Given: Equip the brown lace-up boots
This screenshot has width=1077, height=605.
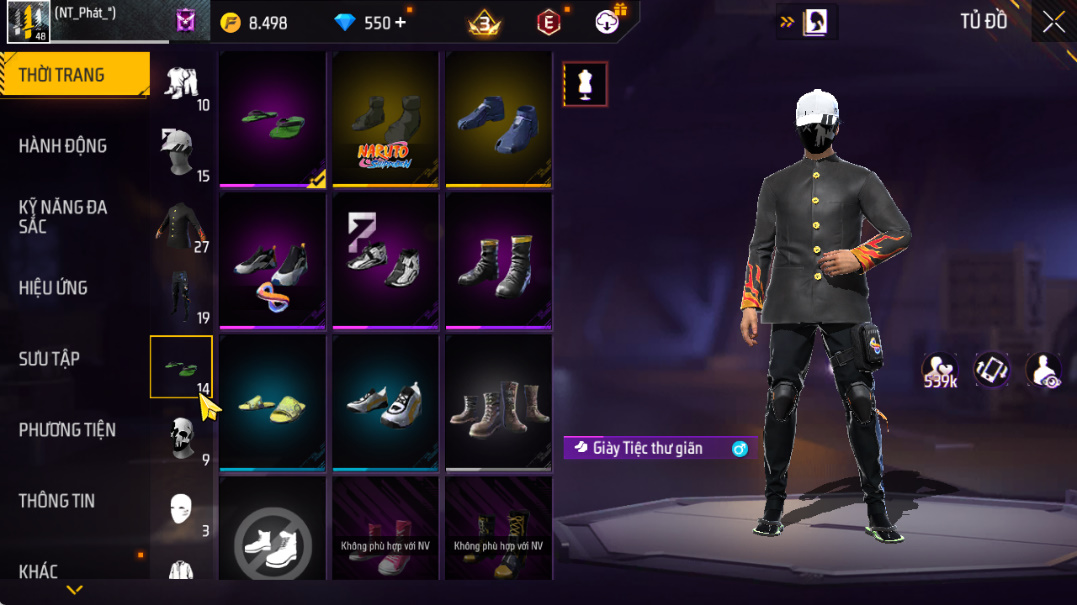Looking at the screenshot, I should tap(498, 402).
